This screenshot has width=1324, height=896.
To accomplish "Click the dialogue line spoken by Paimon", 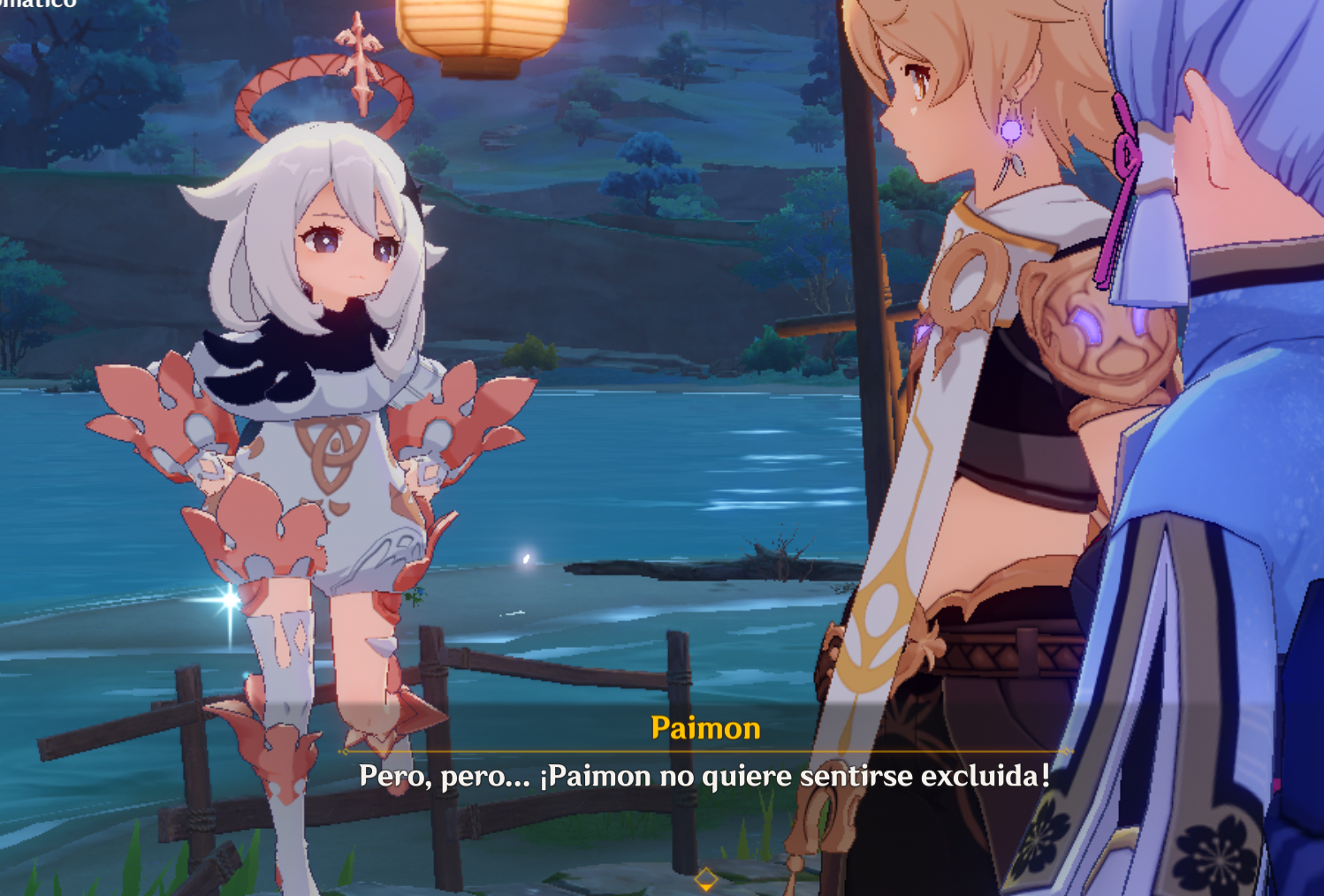I will pyautogui.click(x=704, y=777).
